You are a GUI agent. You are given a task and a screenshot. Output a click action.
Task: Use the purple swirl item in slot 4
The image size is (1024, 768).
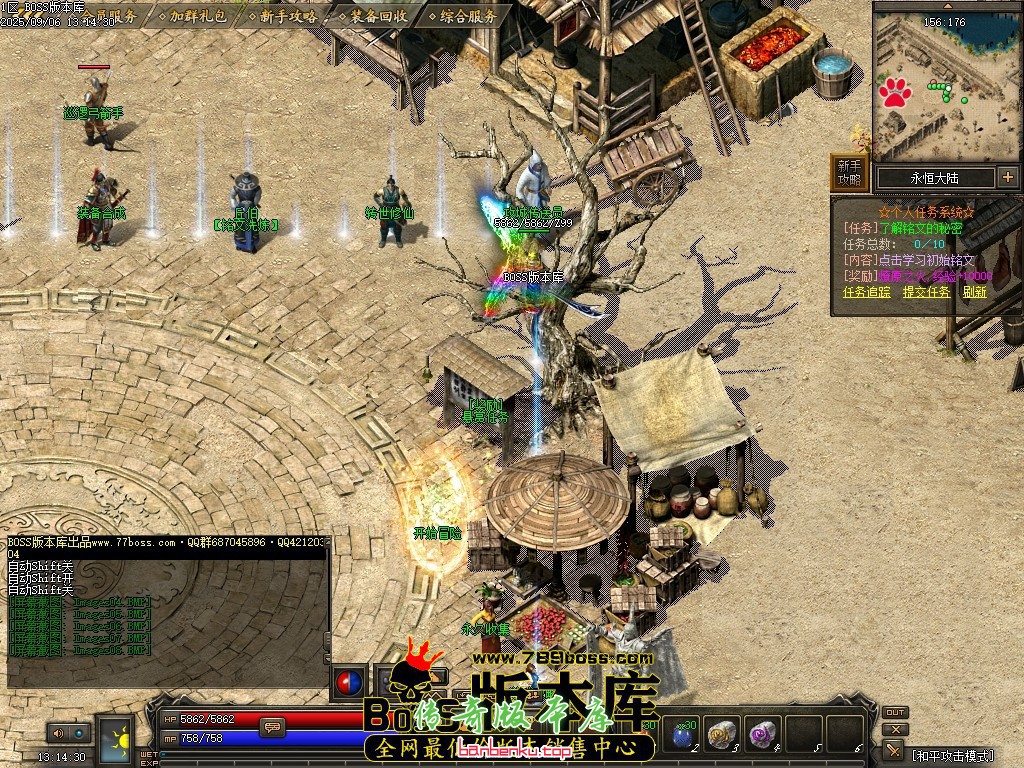coord(765,736)
